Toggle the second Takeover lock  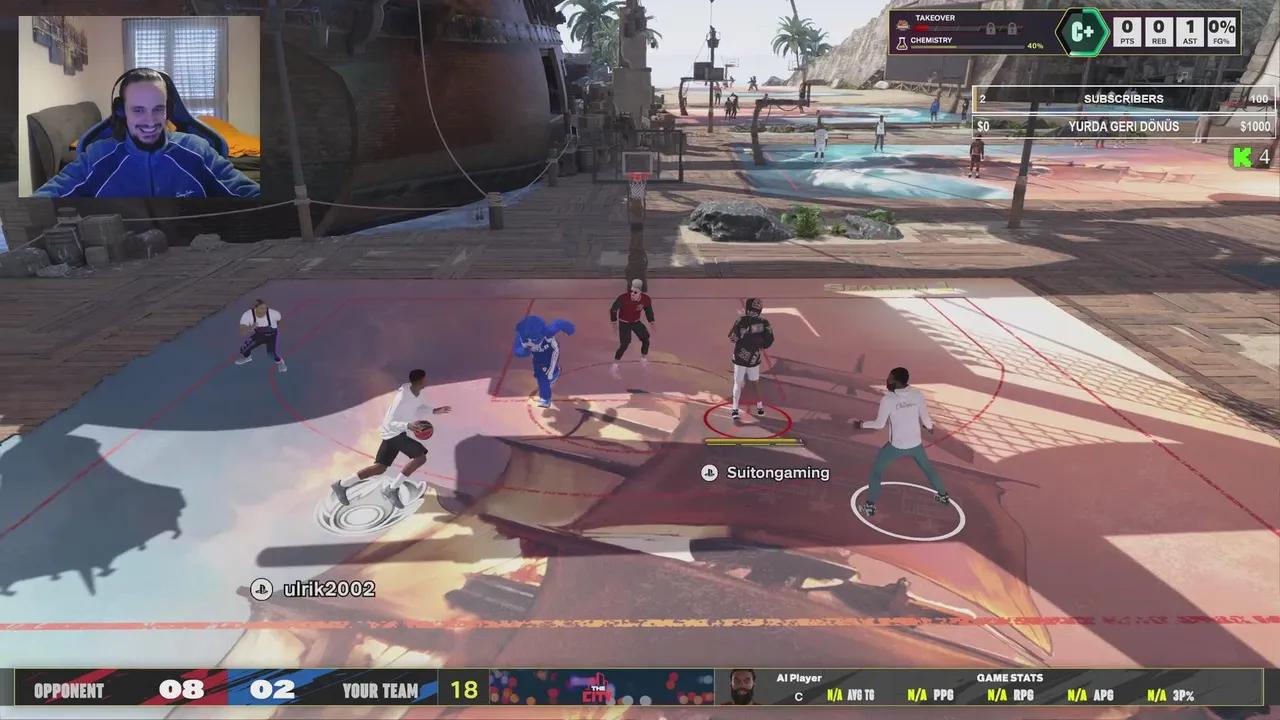1013,28
